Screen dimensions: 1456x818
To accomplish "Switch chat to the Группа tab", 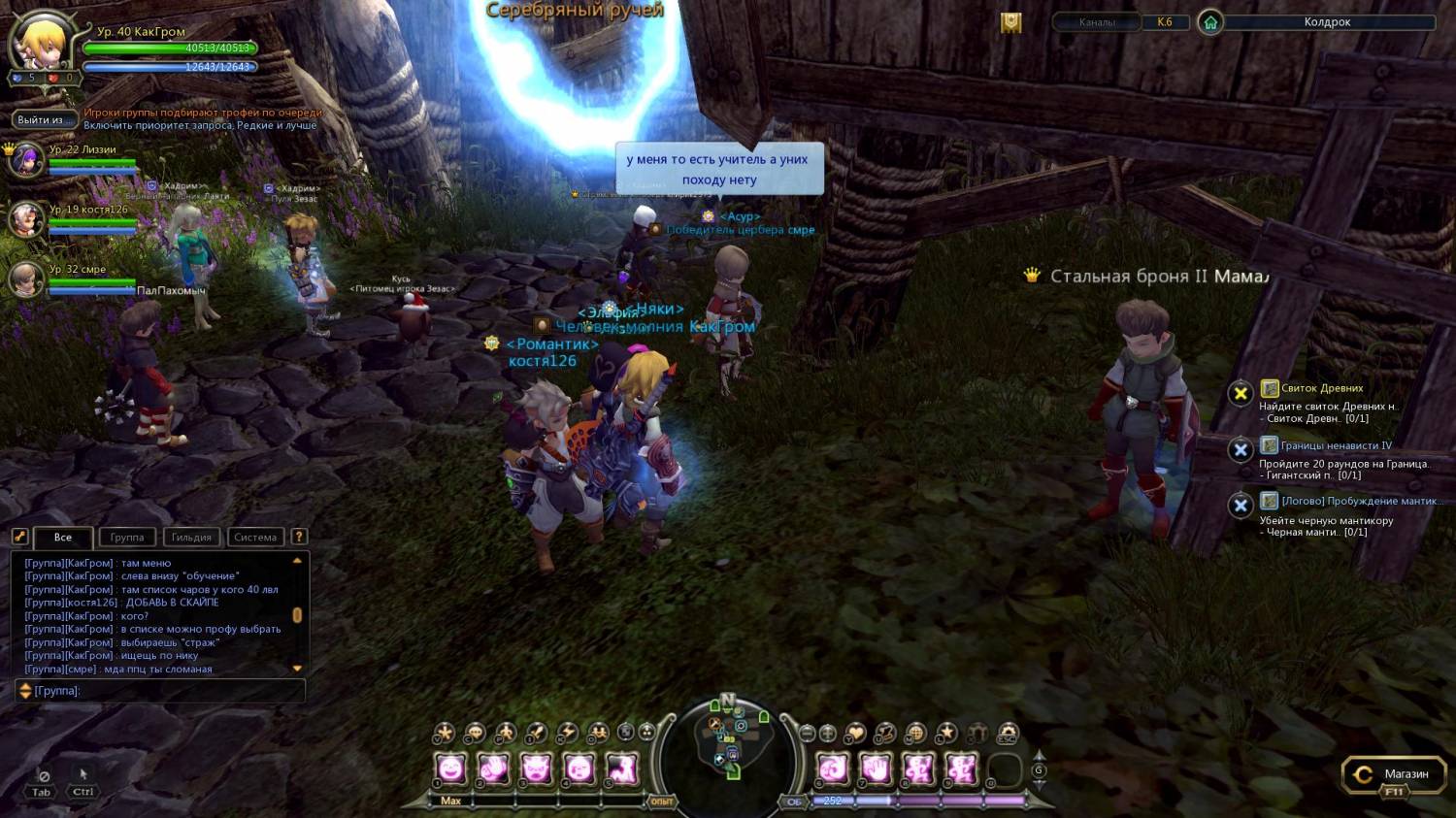I will coord(127,537).
